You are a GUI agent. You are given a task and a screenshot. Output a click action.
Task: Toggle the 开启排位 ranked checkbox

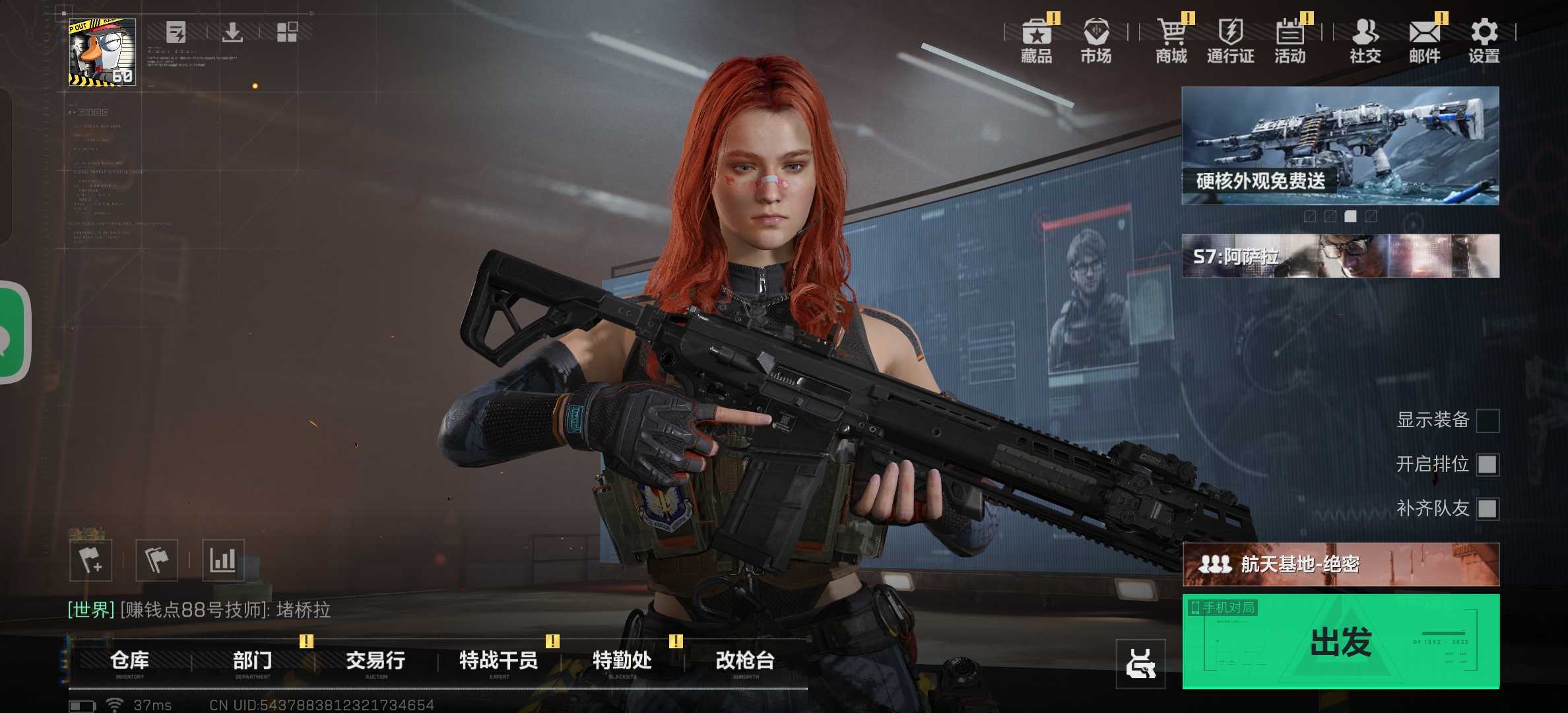pyautogui.click(x=1487, y=465)
